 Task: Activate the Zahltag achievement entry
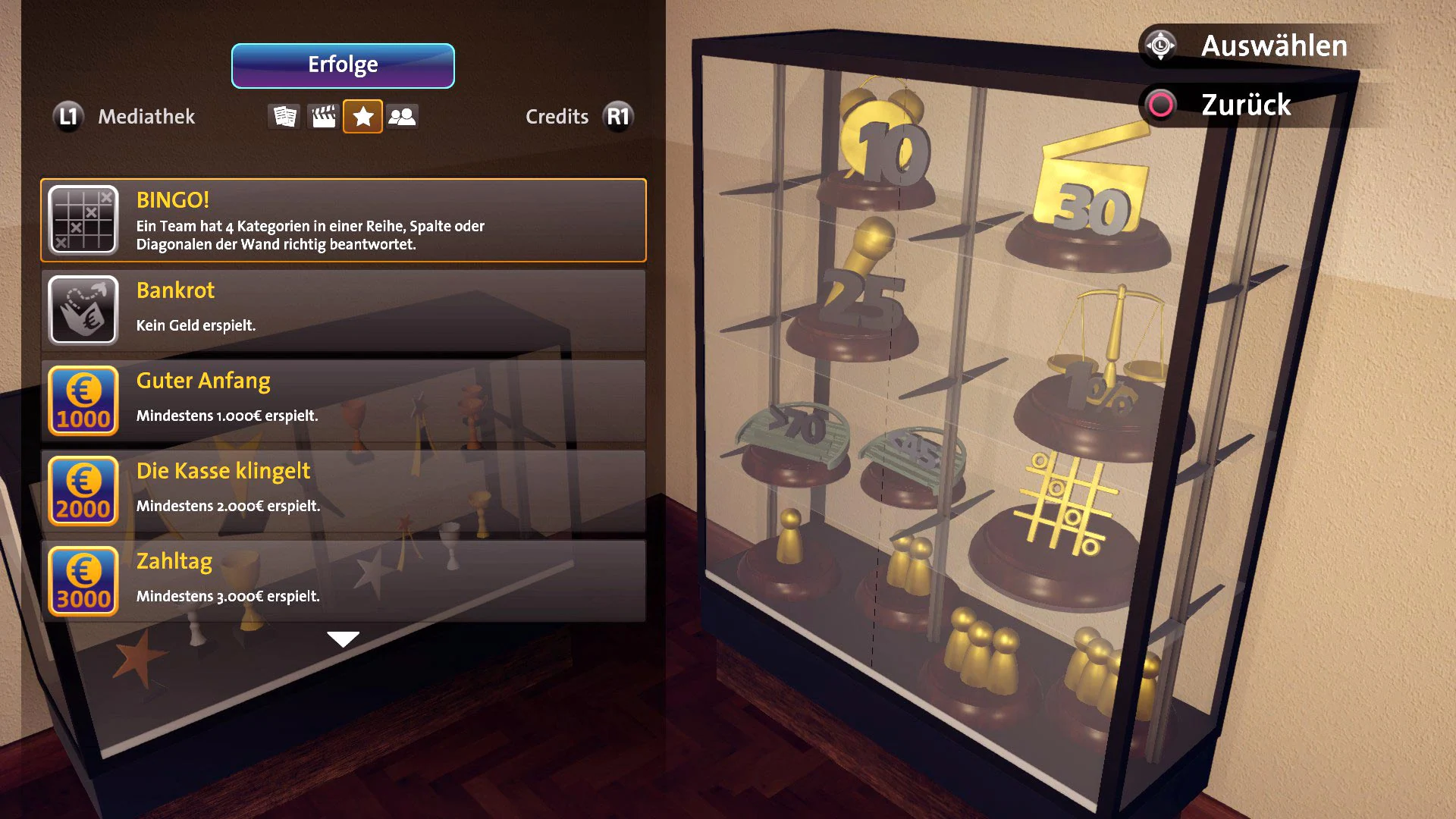coord(341,580)
